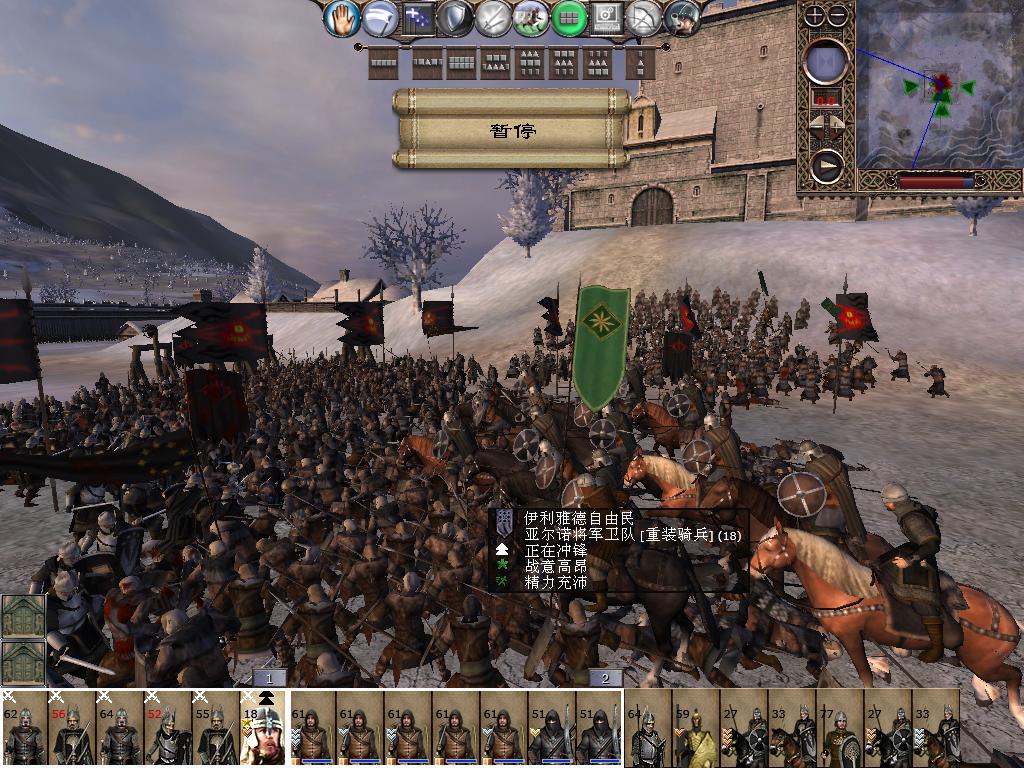Choose the single column formation banner
1024x768 pixels.
point(641,64)
